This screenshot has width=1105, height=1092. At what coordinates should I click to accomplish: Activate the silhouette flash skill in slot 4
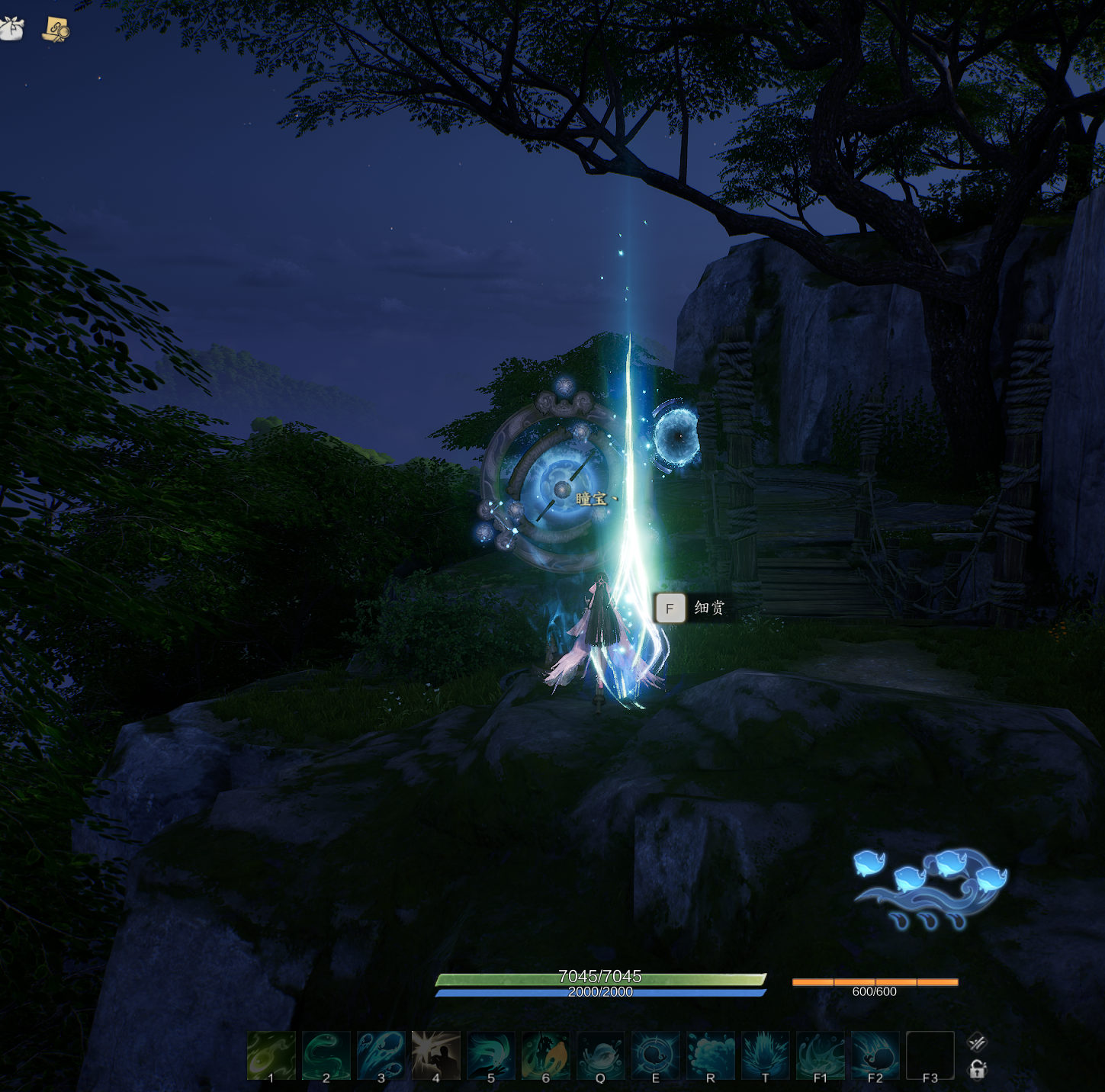435,1055
